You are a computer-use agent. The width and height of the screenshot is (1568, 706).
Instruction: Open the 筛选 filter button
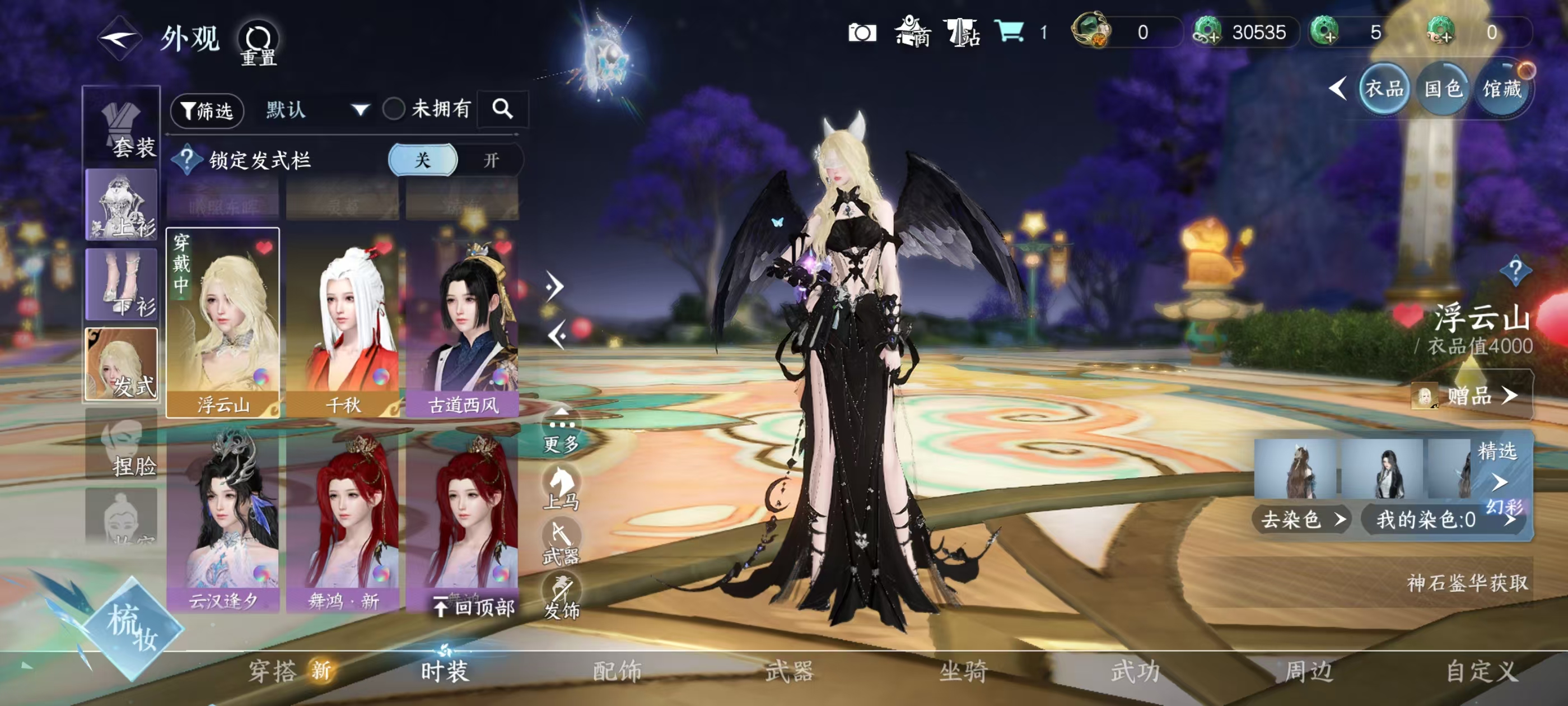(x=207, y=111)
